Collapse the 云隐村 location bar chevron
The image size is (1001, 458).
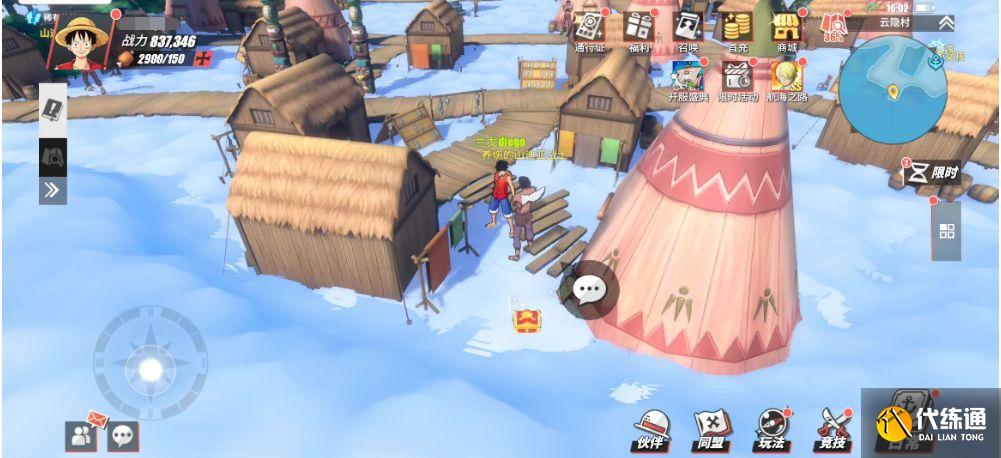[x=946, y=22]
